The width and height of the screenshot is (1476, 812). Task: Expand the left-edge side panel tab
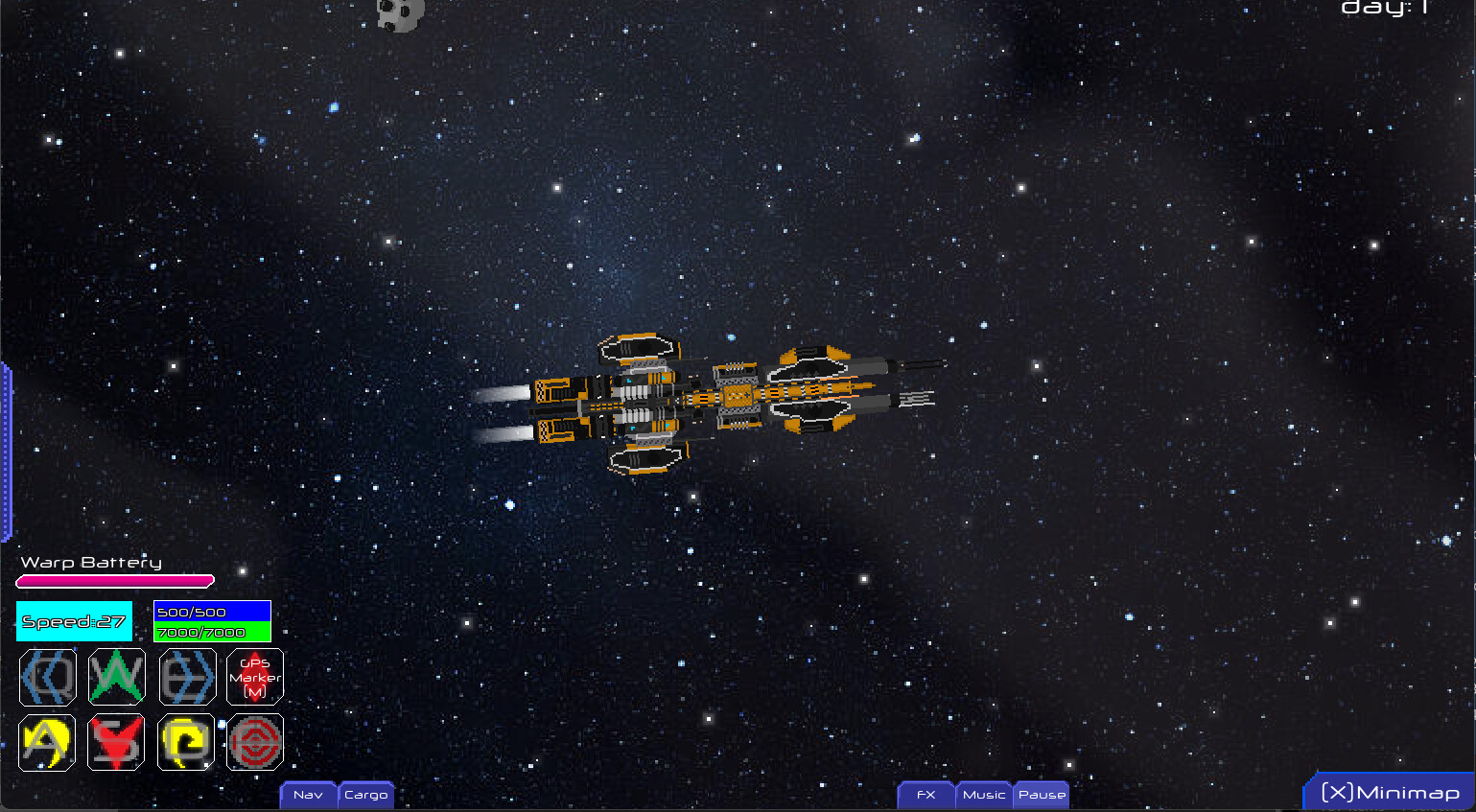7,446
